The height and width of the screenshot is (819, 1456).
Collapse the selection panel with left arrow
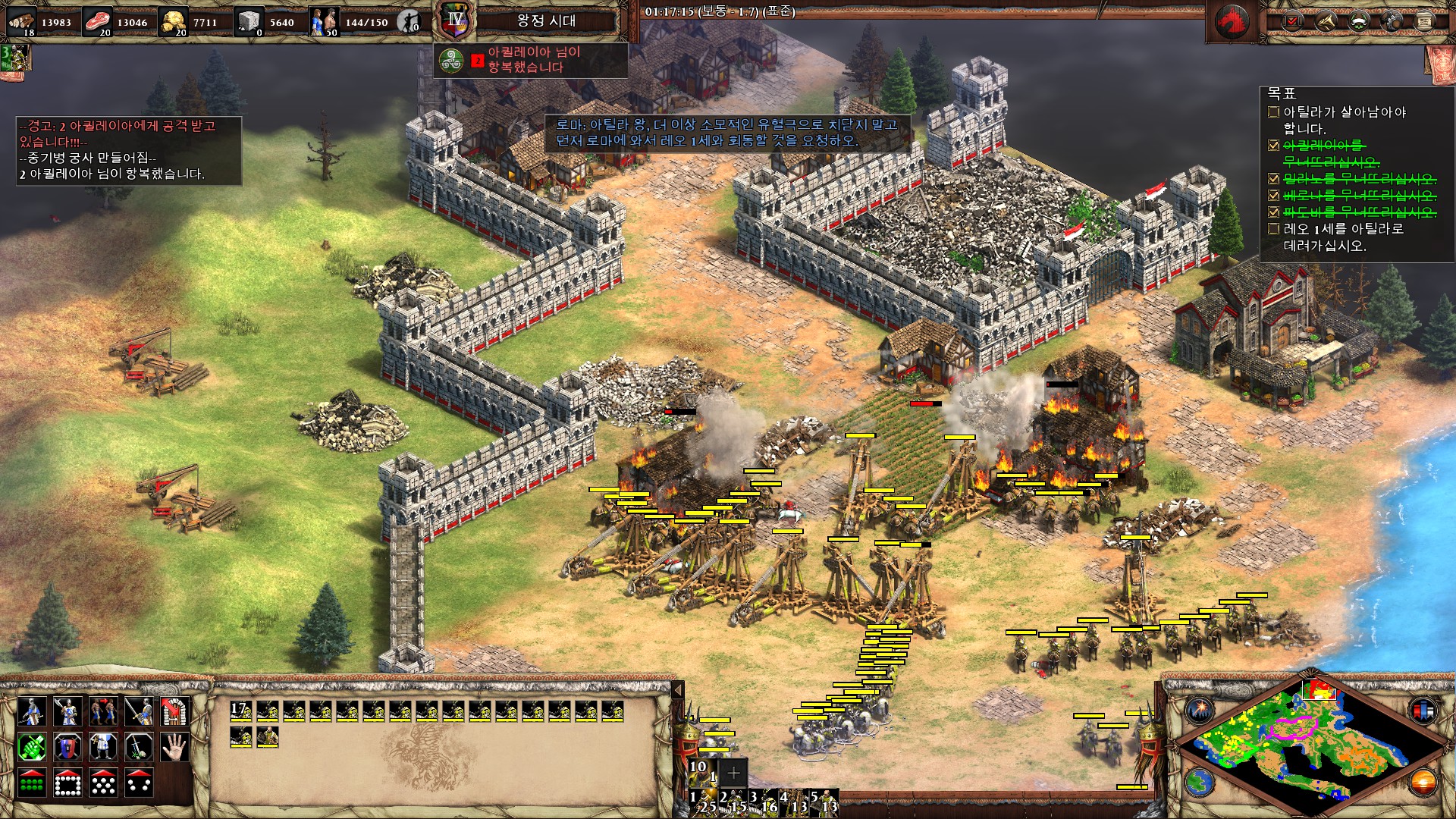[x=678, y=689]
